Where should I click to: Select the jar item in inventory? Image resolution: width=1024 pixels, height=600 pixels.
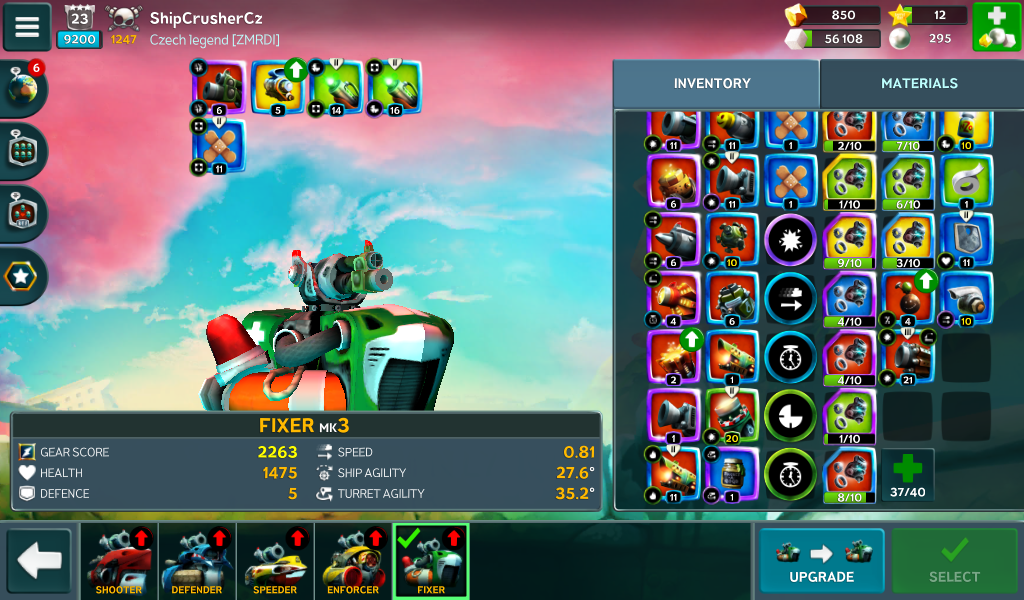[733, 474]
